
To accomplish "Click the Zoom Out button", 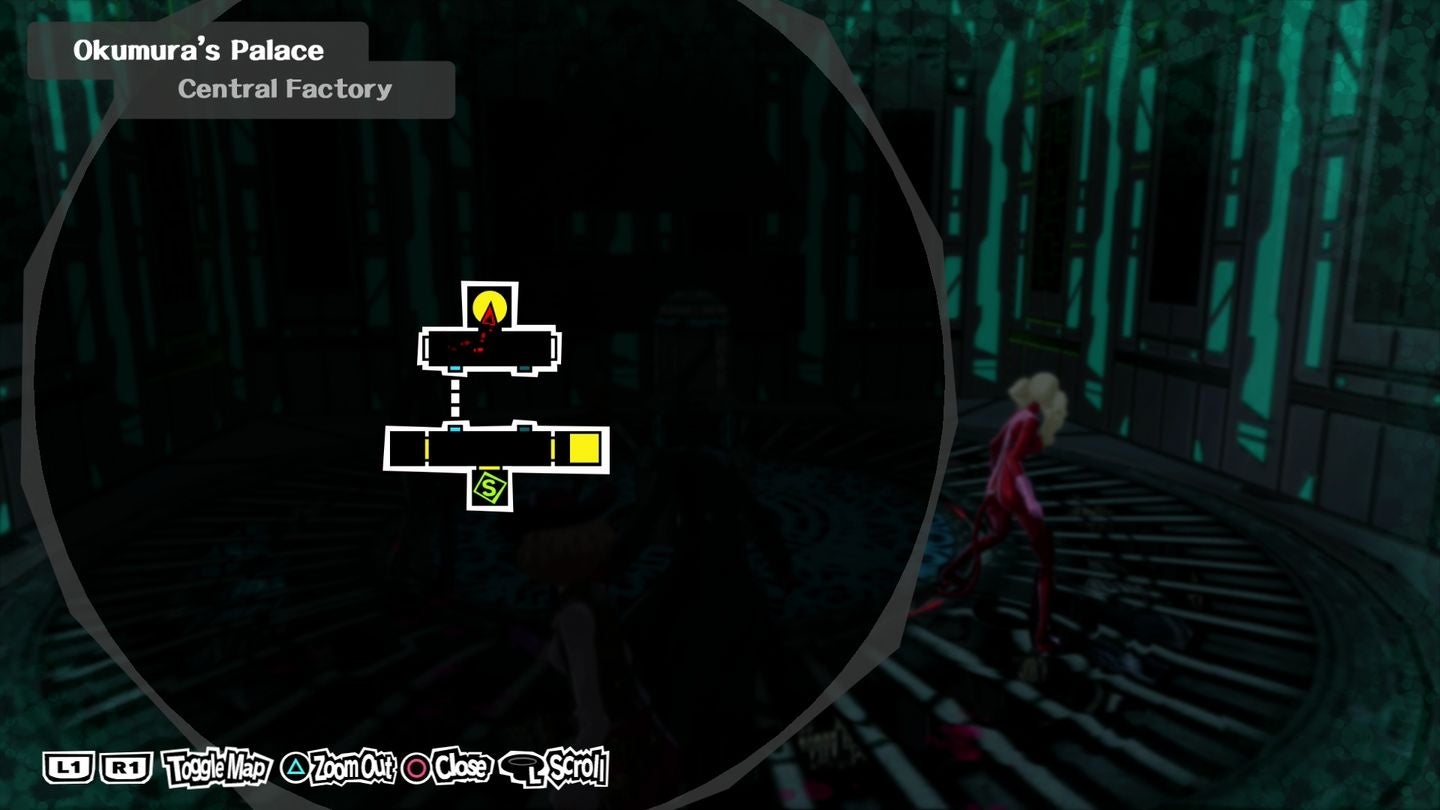I will (354, 770).
